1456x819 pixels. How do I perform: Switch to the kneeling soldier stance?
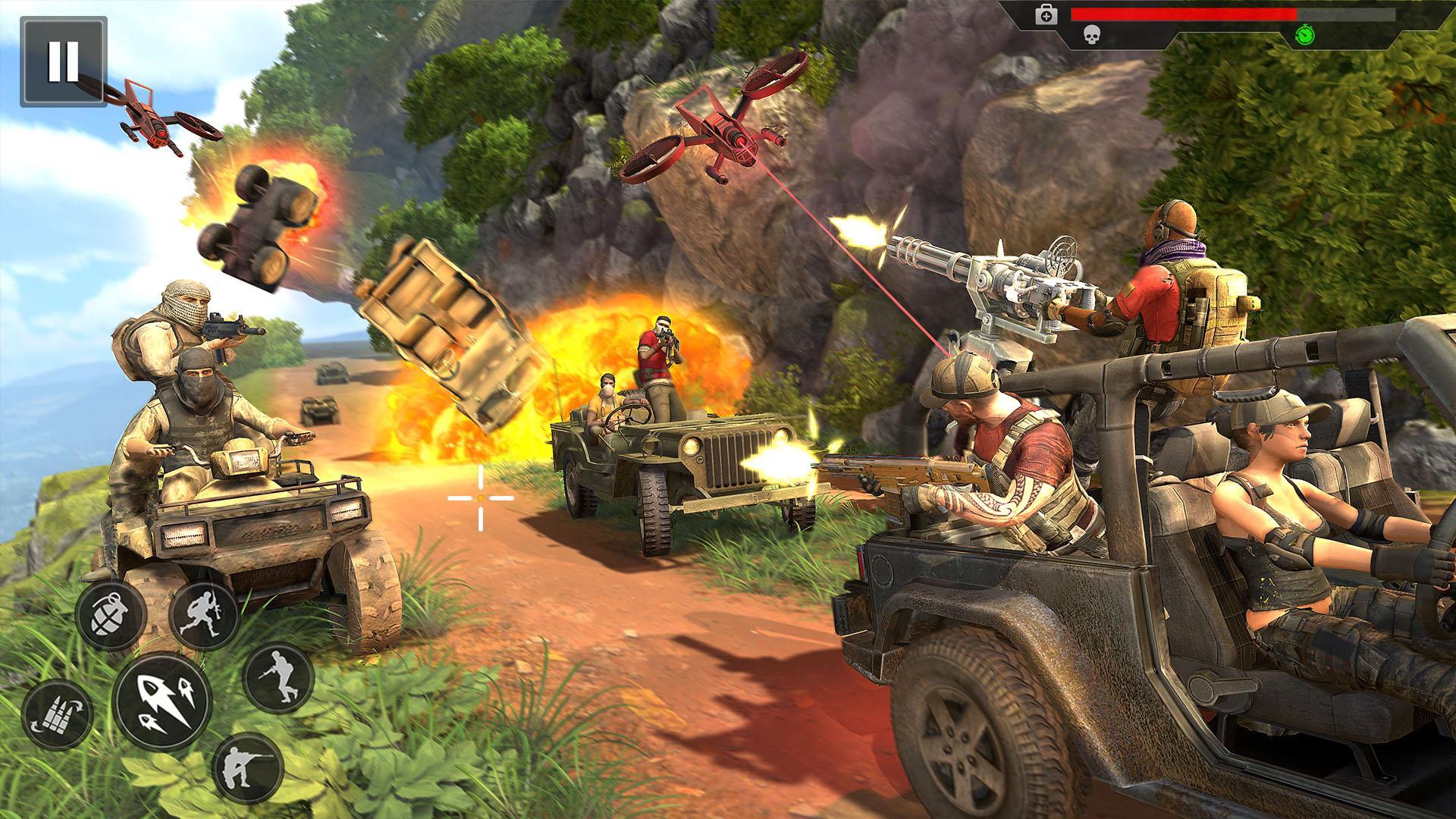pyautogui.click(x=247, y=769)
